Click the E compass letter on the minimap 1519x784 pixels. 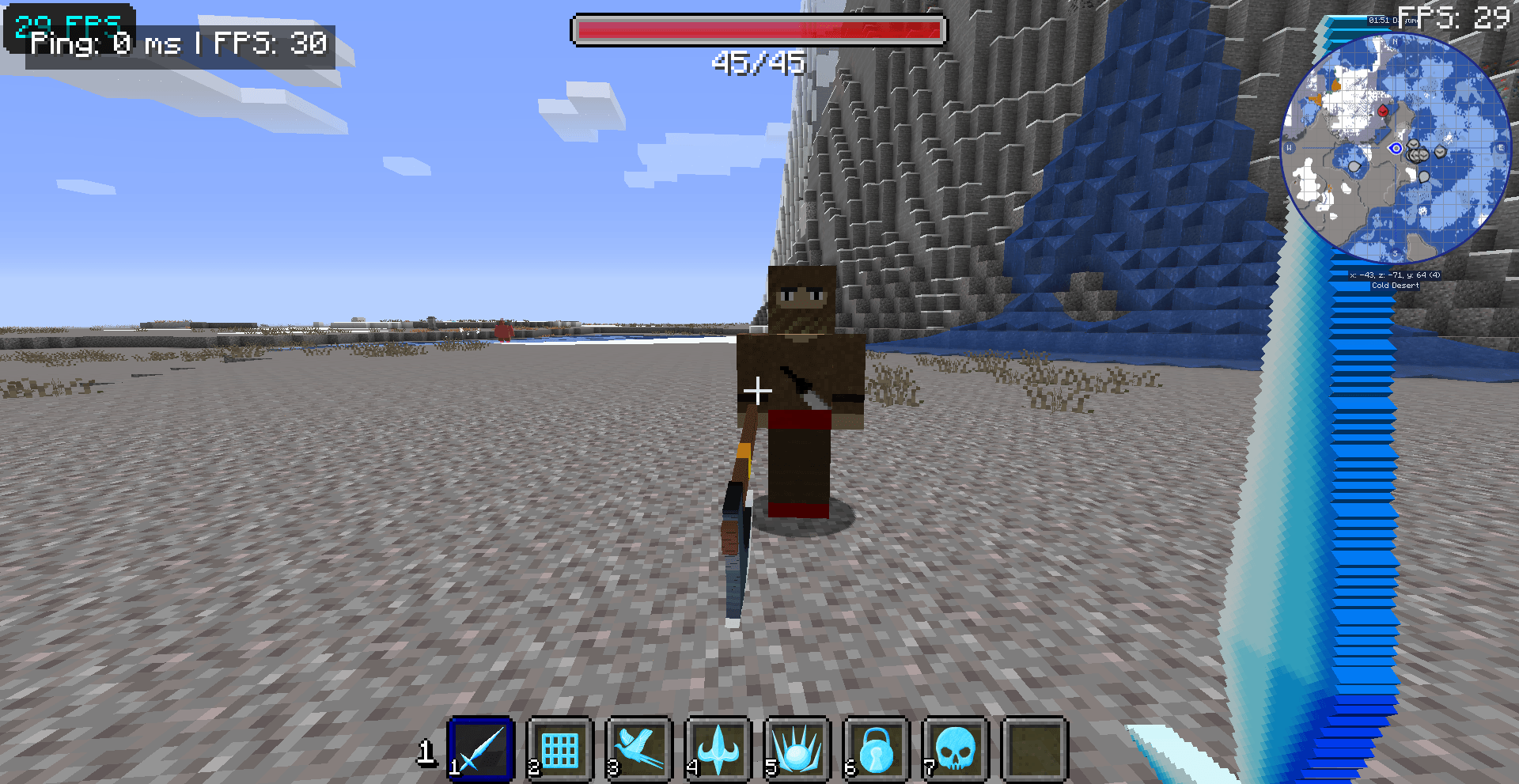[x=1500, y=148]
